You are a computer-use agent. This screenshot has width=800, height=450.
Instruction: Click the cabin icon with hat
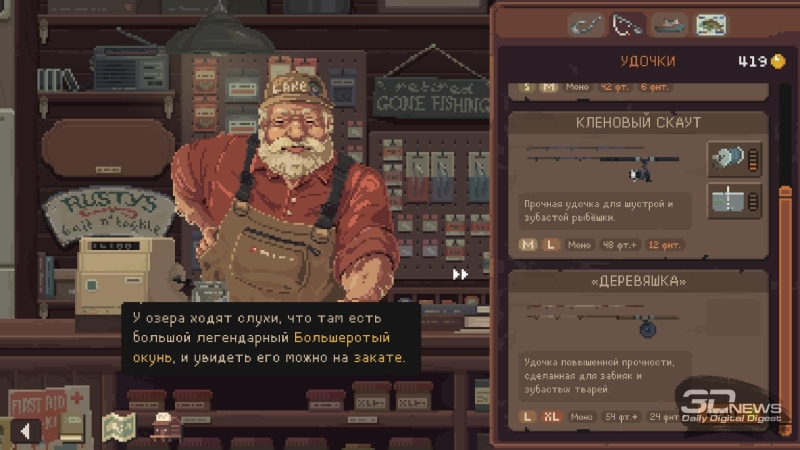(164, 427)
